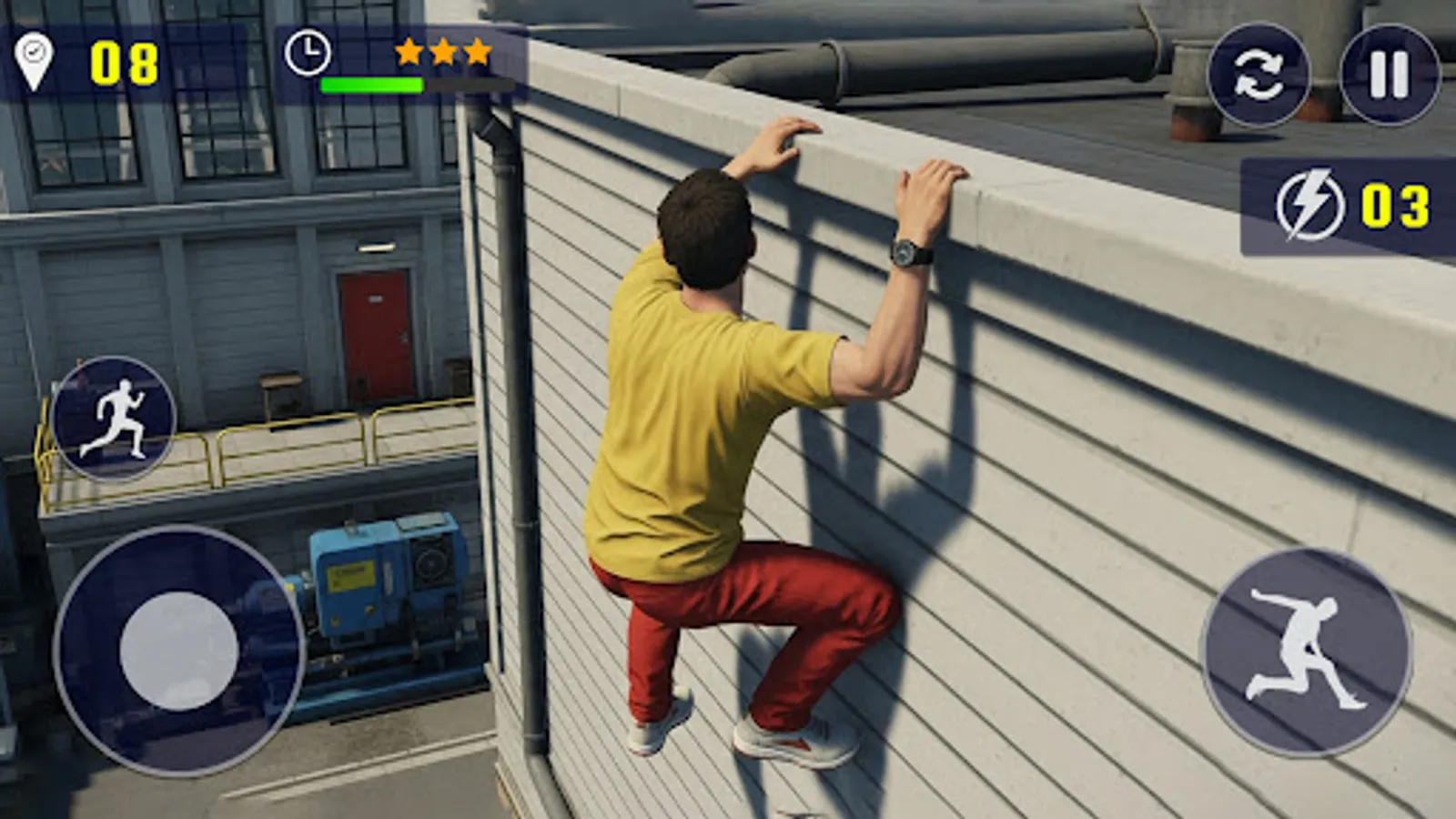Image resolution: width=1456 pixels, height=819 pixels.
Task: Tap the level counter 08 label
Action: point(124,61)
